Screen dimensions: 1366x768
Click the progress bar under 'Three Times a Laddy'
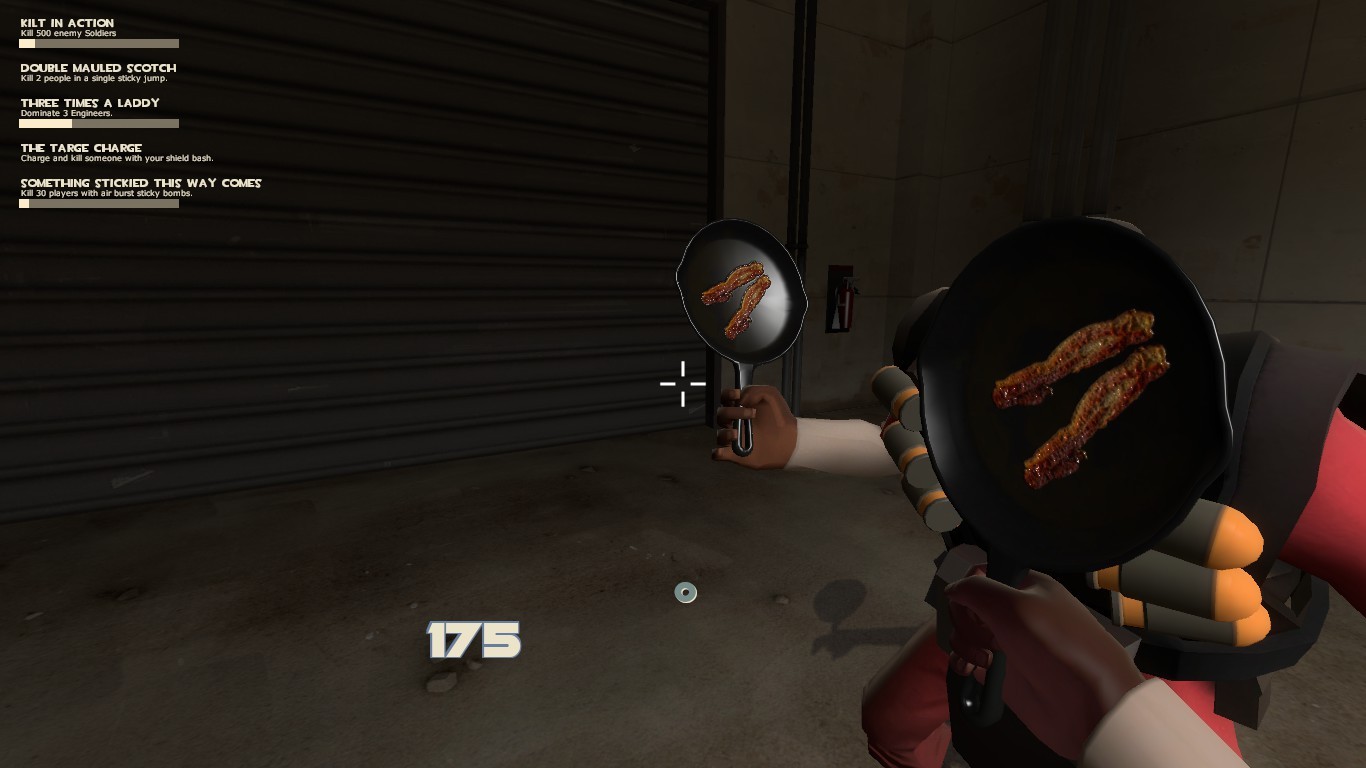(98, 123)
